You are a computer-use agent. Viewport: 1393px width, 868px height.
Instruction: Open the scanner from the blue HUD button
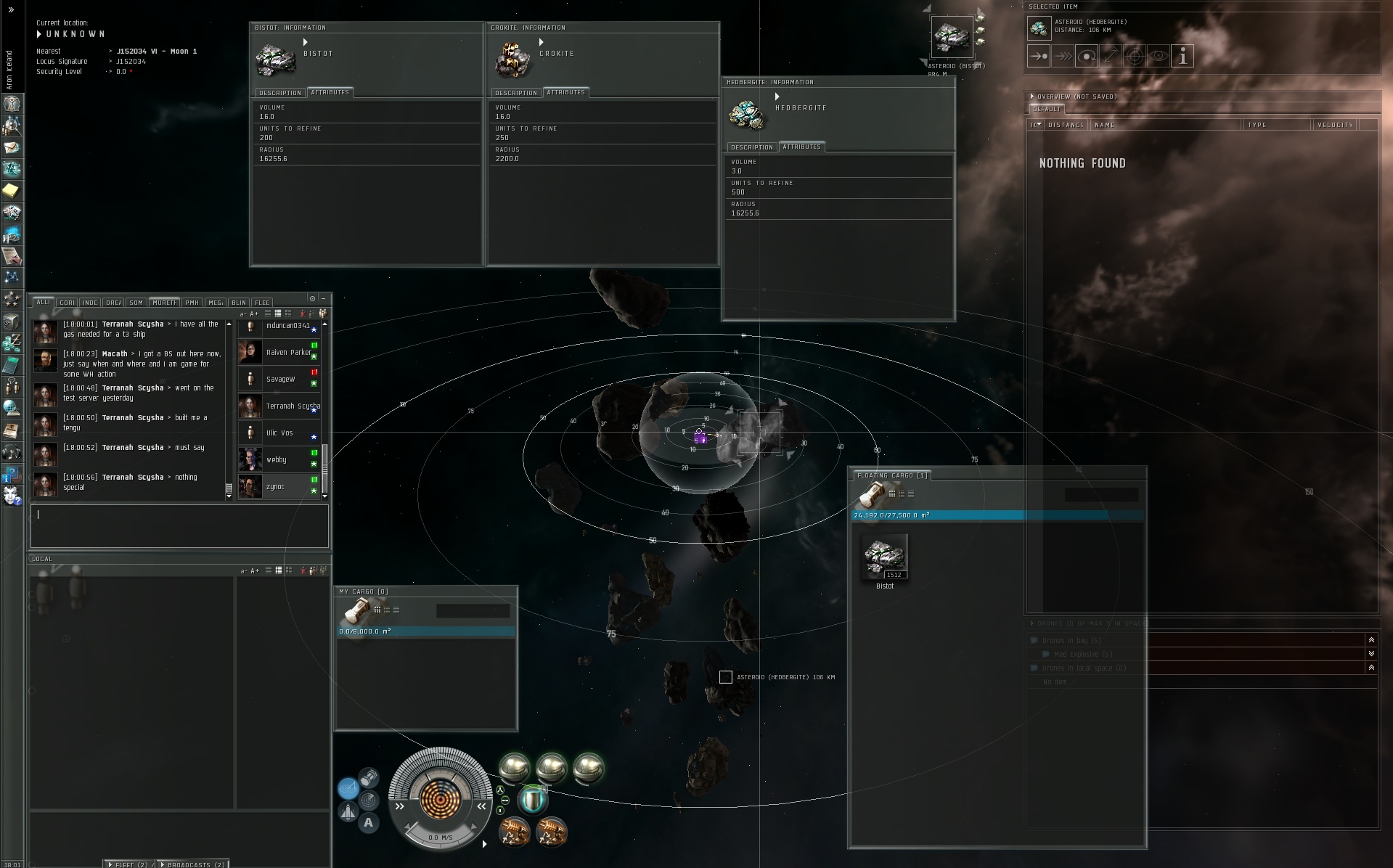(x=348, y=787)
